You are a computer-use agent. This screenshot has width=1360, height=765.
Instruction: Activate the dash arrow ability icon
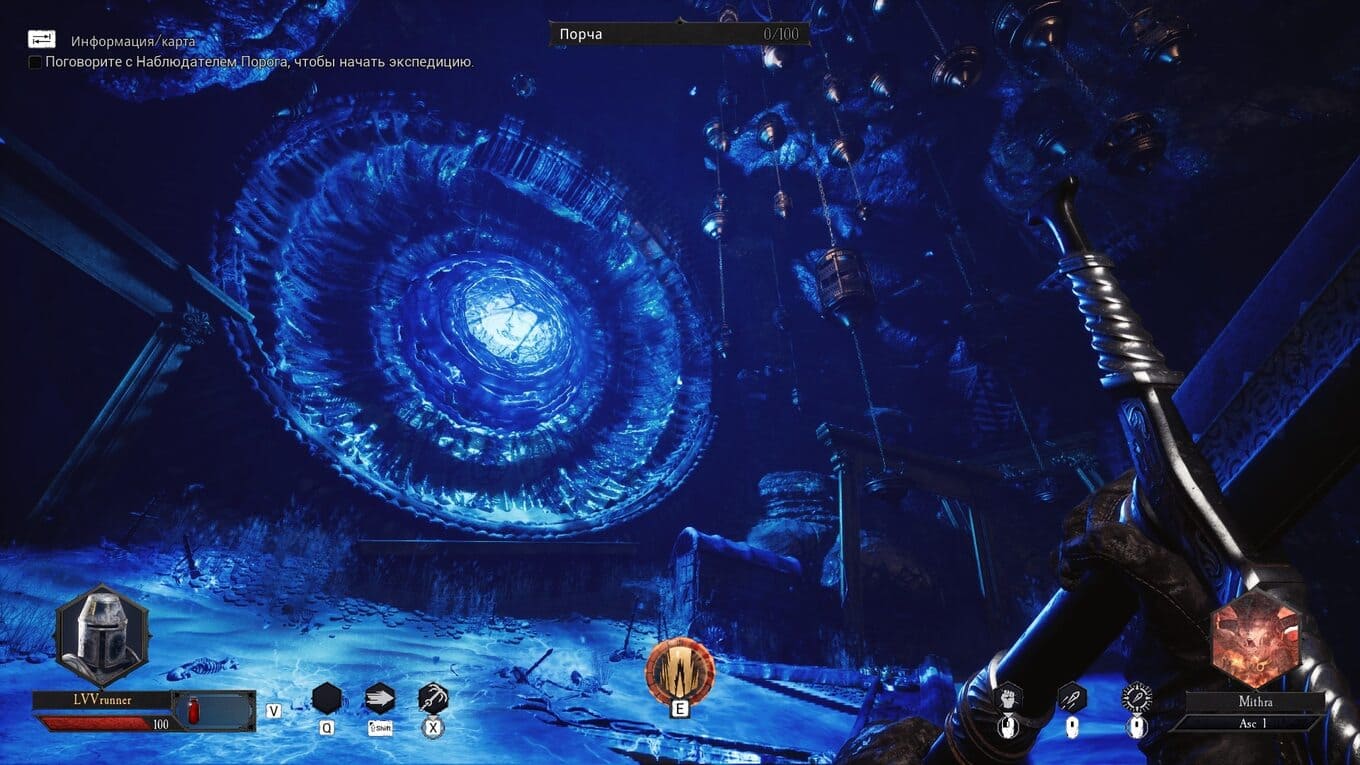(380, 698)
